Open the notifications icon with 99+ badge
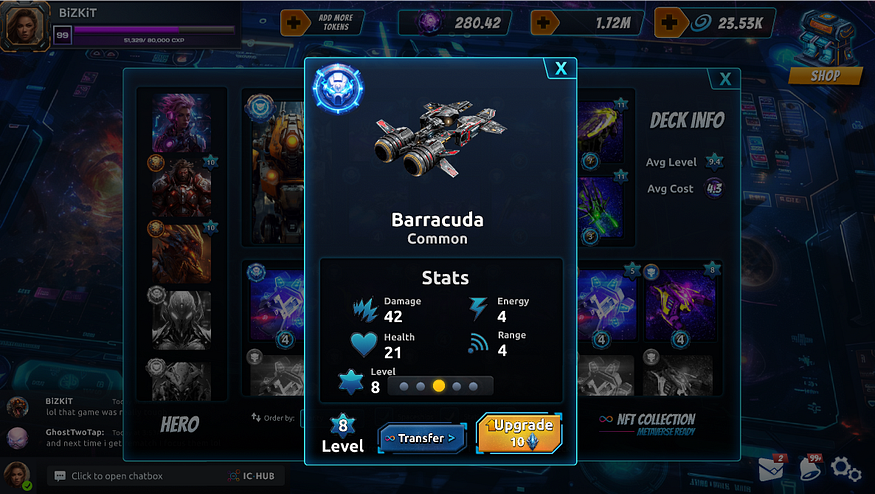 (808, 468)
